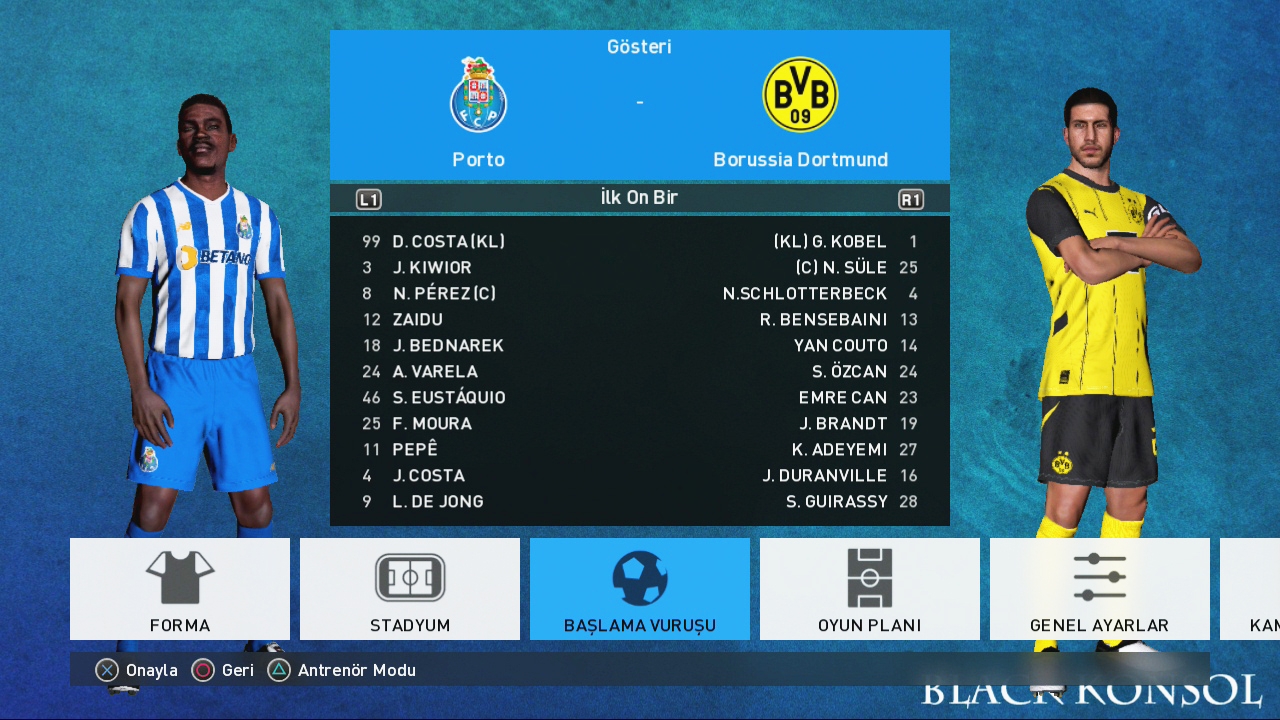Choose the Stadyum menu tile
Image resolution: width=1280 pixels, height=720 pixels.
coord(410,589)
